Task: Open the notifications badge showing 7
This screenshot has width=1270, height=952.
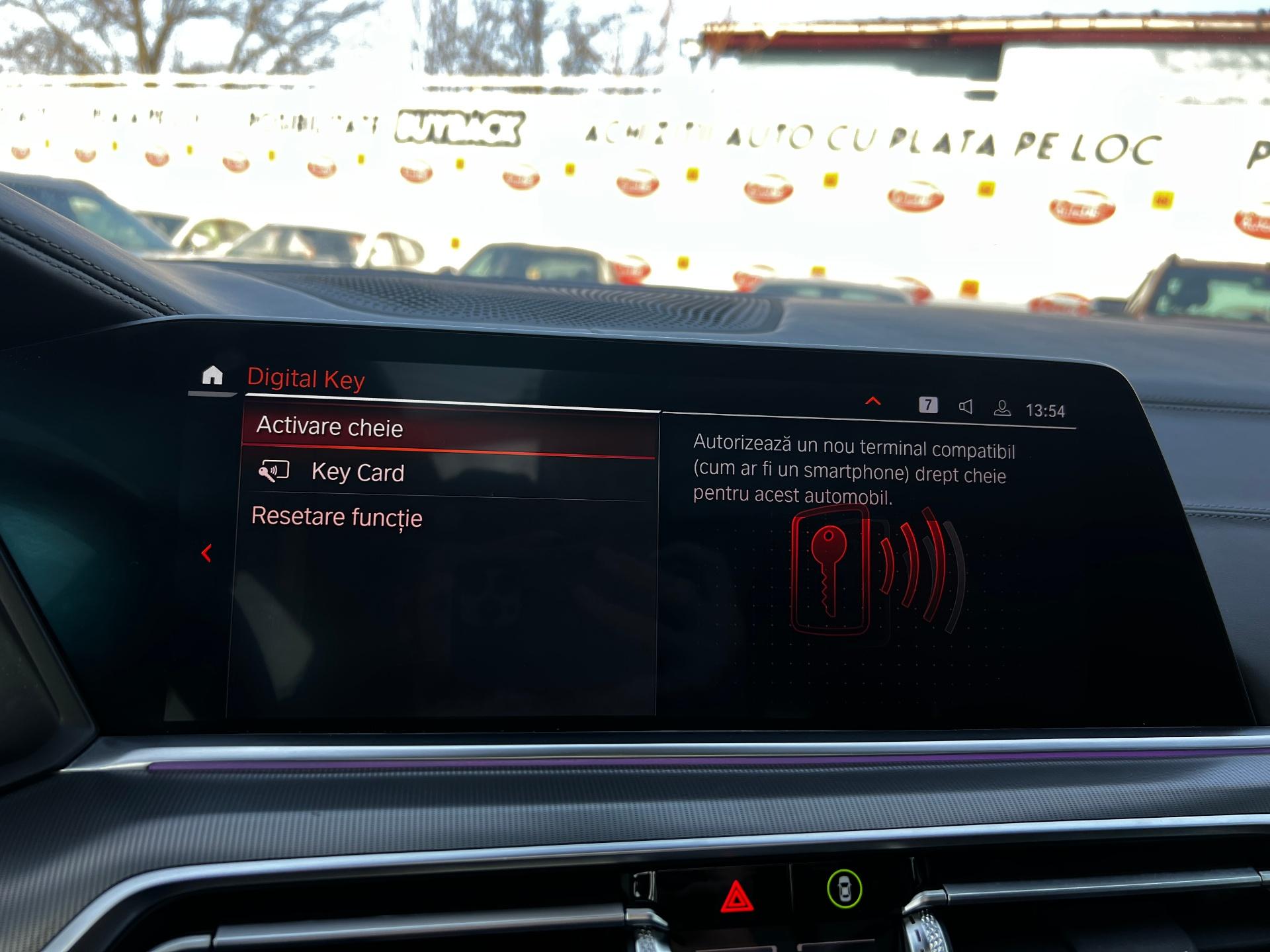Action: [928, 405]
